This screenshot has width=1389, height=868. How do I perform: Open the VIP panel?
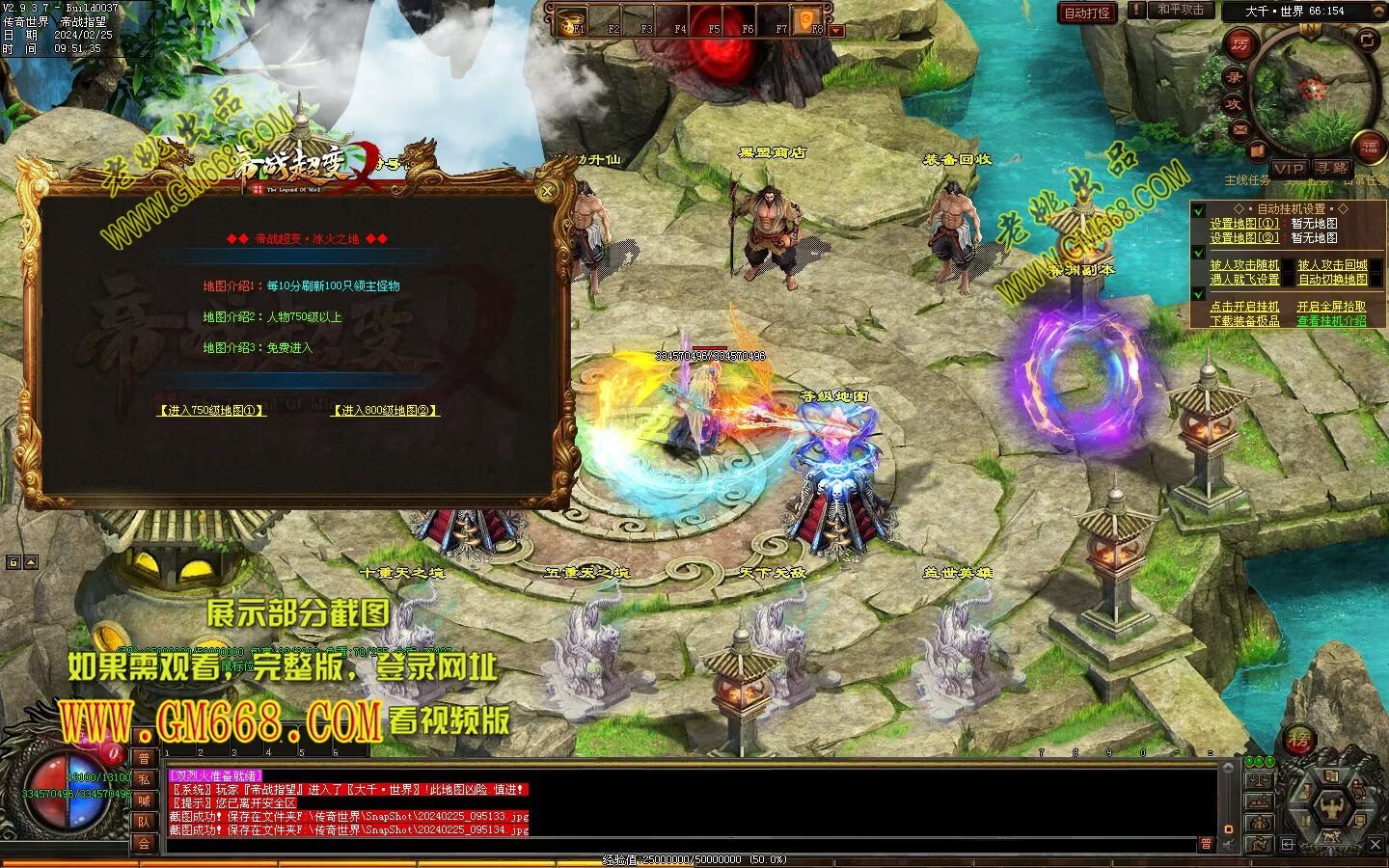coord(1289,168)
